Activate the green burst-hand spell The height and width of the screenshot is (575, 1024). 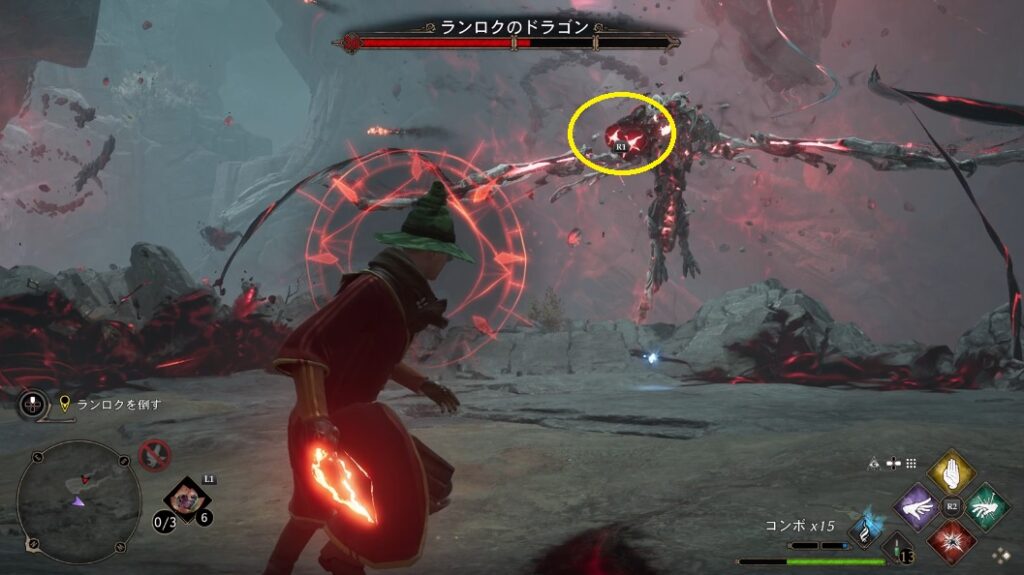click(987, 507)
